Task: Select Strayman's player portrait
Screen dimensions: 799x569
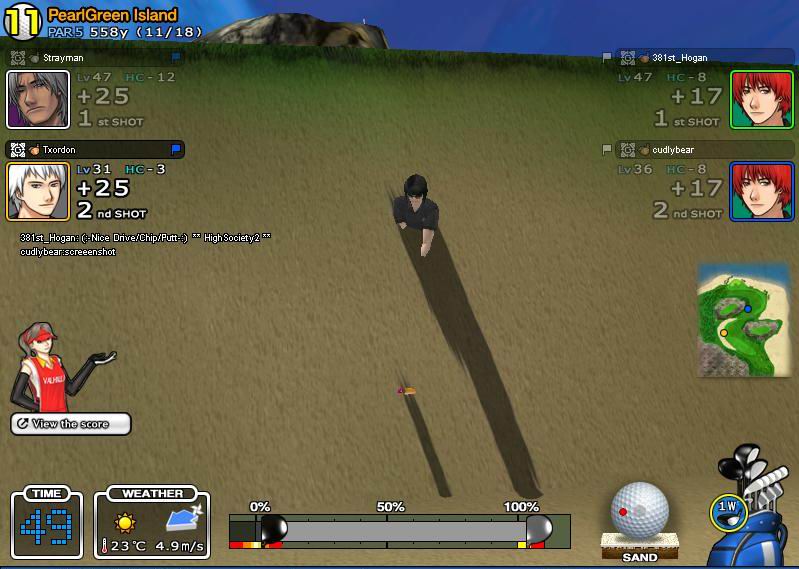Action: pos(38,99)
